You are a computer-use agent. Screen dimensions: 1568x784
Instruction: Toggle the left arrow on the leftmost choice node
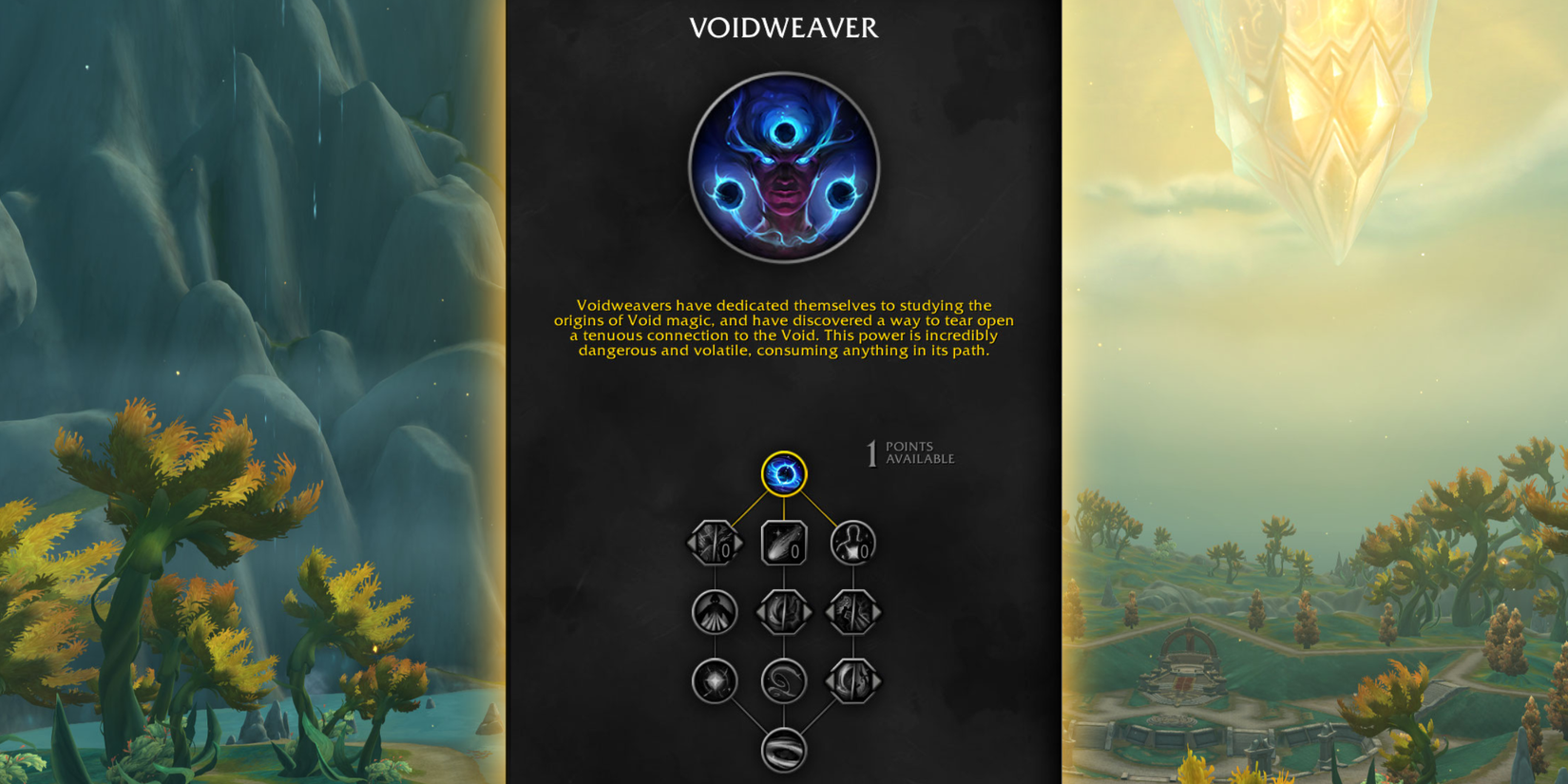[692, 542]
